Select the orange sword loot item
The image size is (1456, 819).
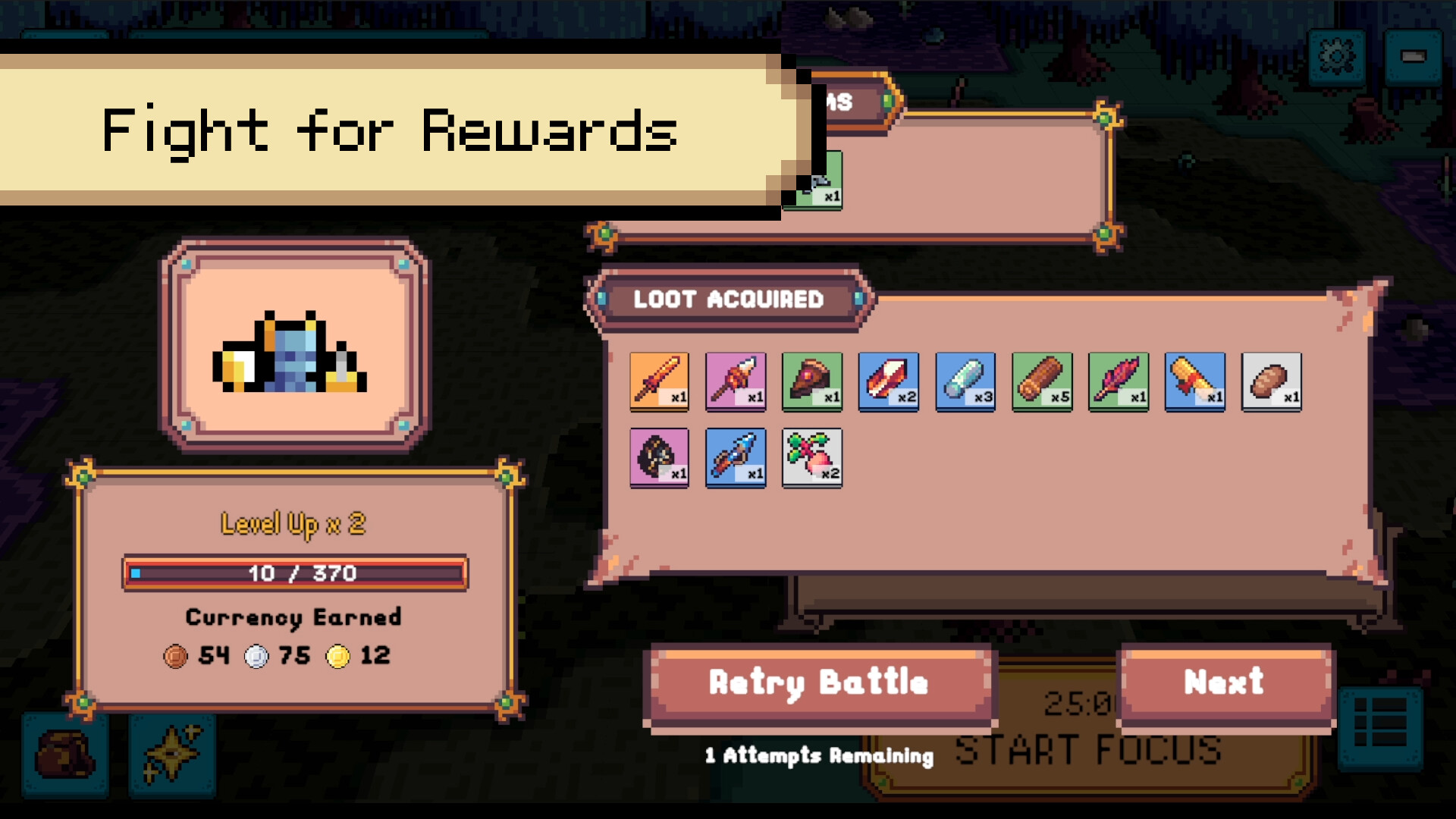(658, 381)
